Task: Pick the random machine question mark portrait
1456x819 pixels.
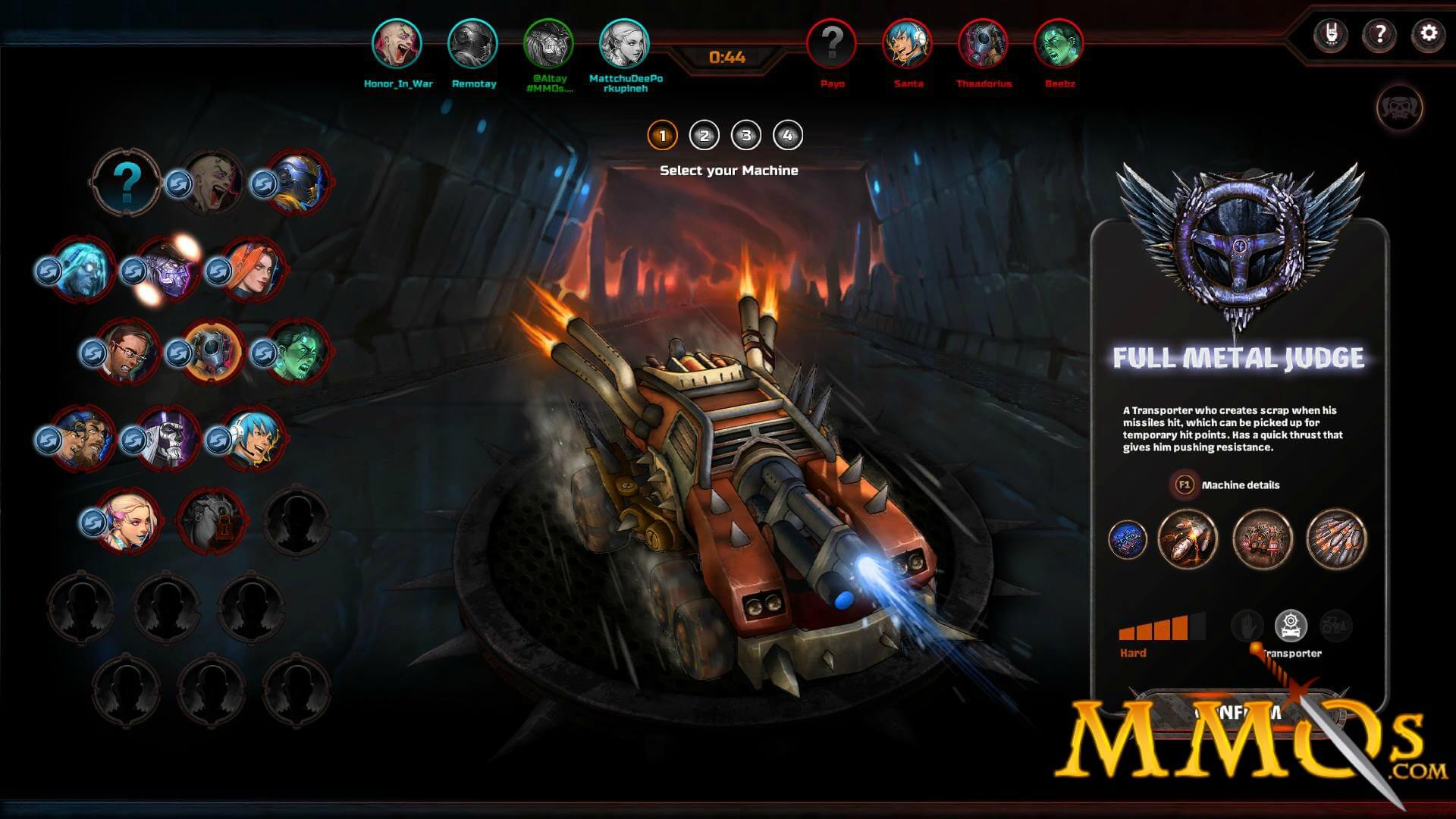Action: tap(127, 182)
